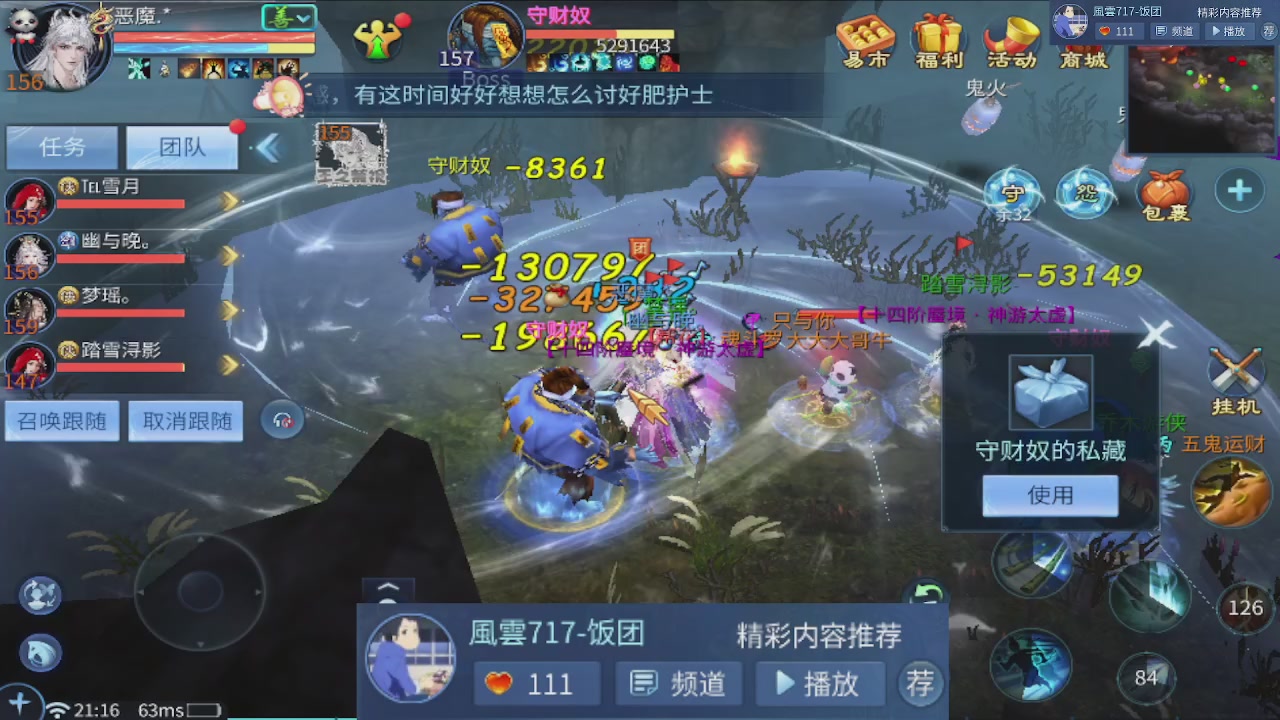
Task: Open the 善 alignment dropdown
Action: pyautogui.click(x=288, y=17)
